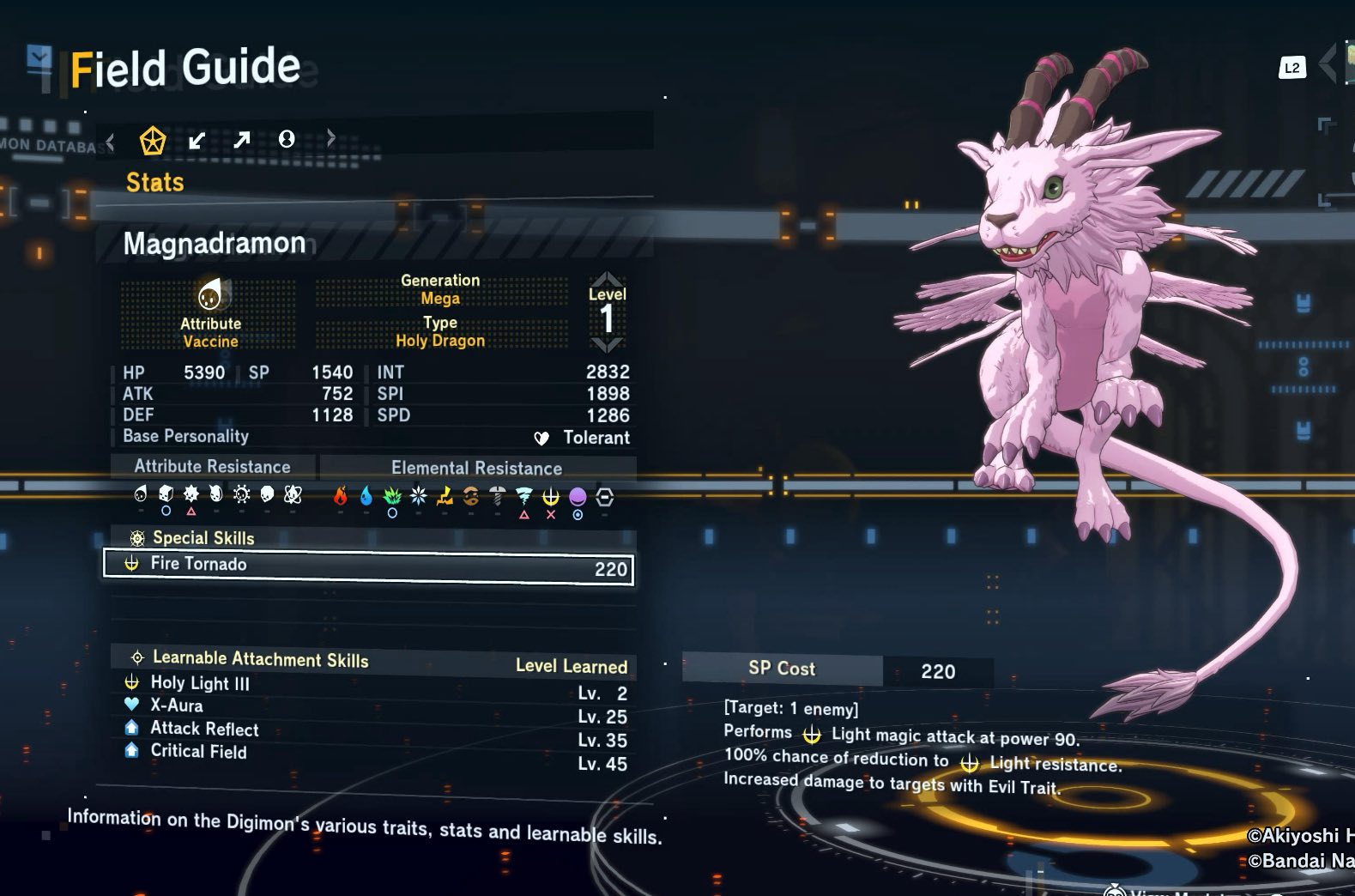Select the X-Aura attachment skill

tap(374, 707)
